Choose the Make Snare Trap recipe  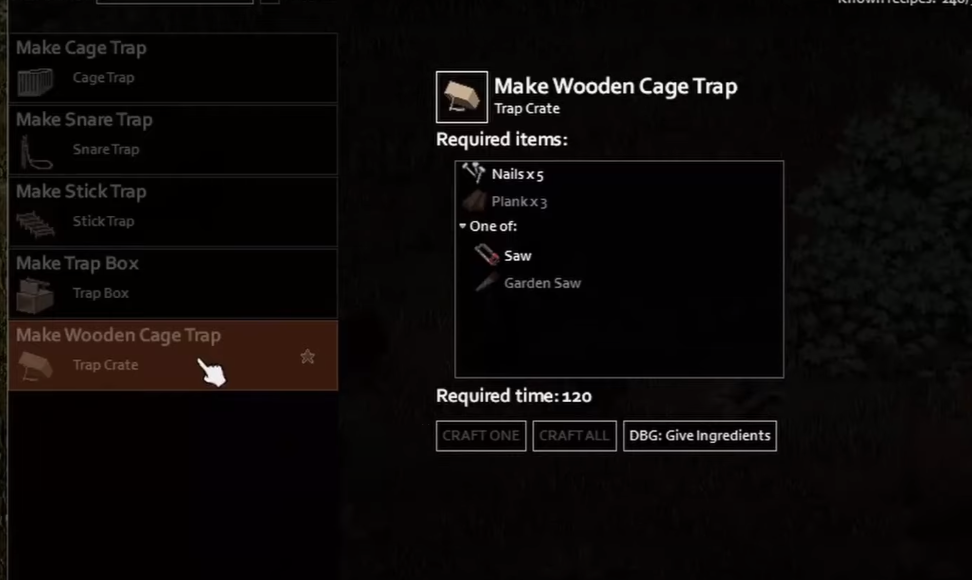172,138
